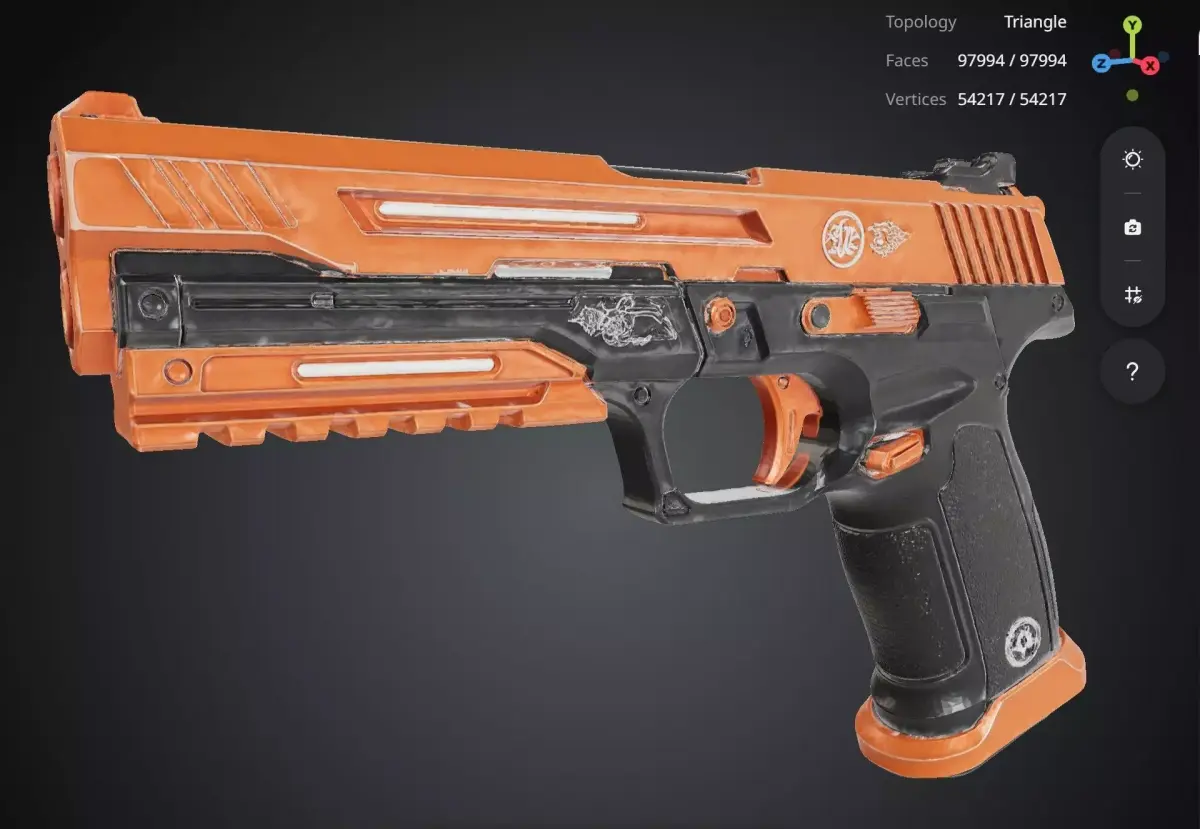Snap view to the red X axis
The width and height of the screenshot is (1200, 829).
pos(1151,65)
